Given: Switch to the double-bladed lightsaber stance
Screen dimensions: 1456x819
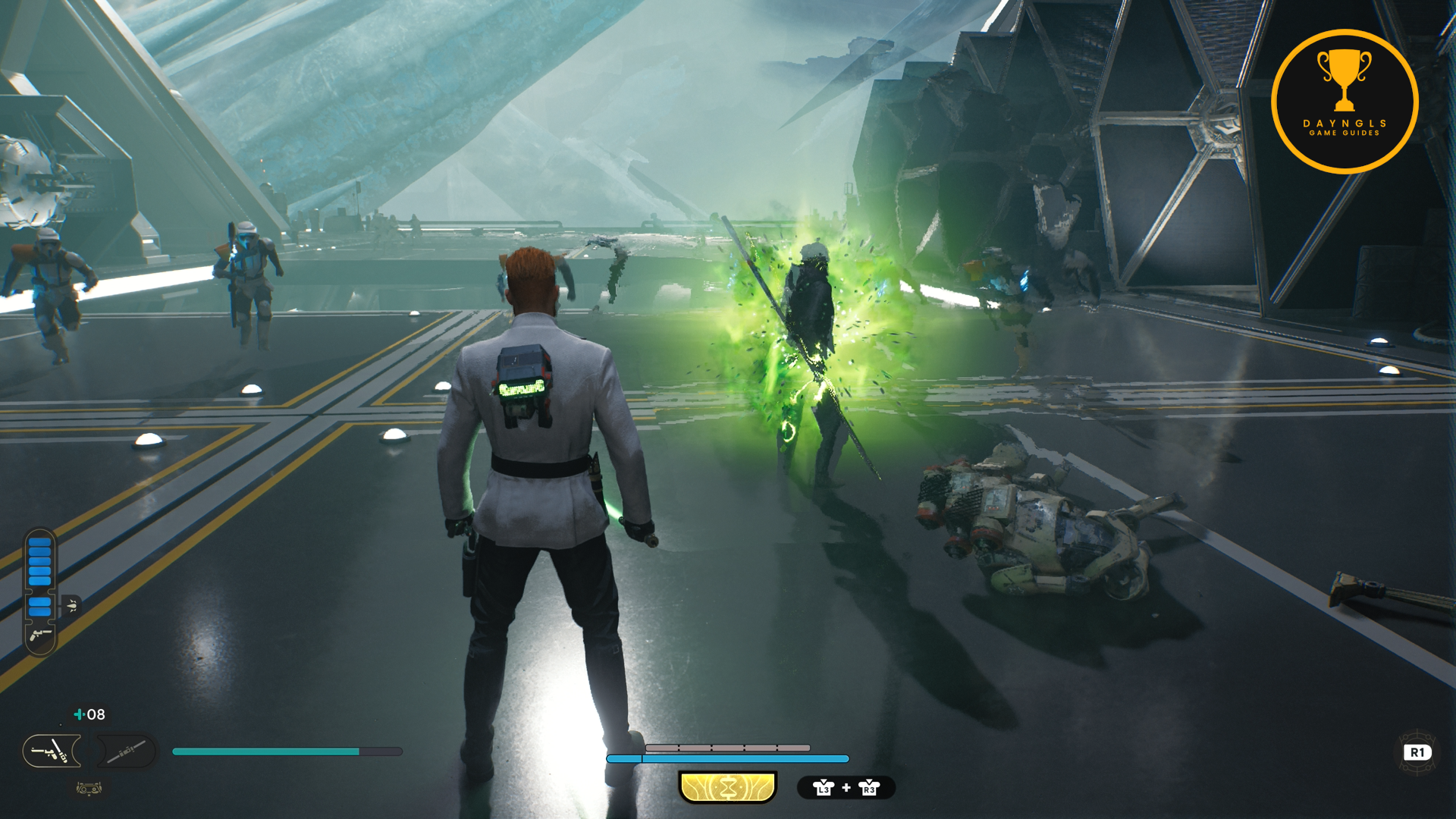Looking at the screenshot, I should [x=126, y=752].
